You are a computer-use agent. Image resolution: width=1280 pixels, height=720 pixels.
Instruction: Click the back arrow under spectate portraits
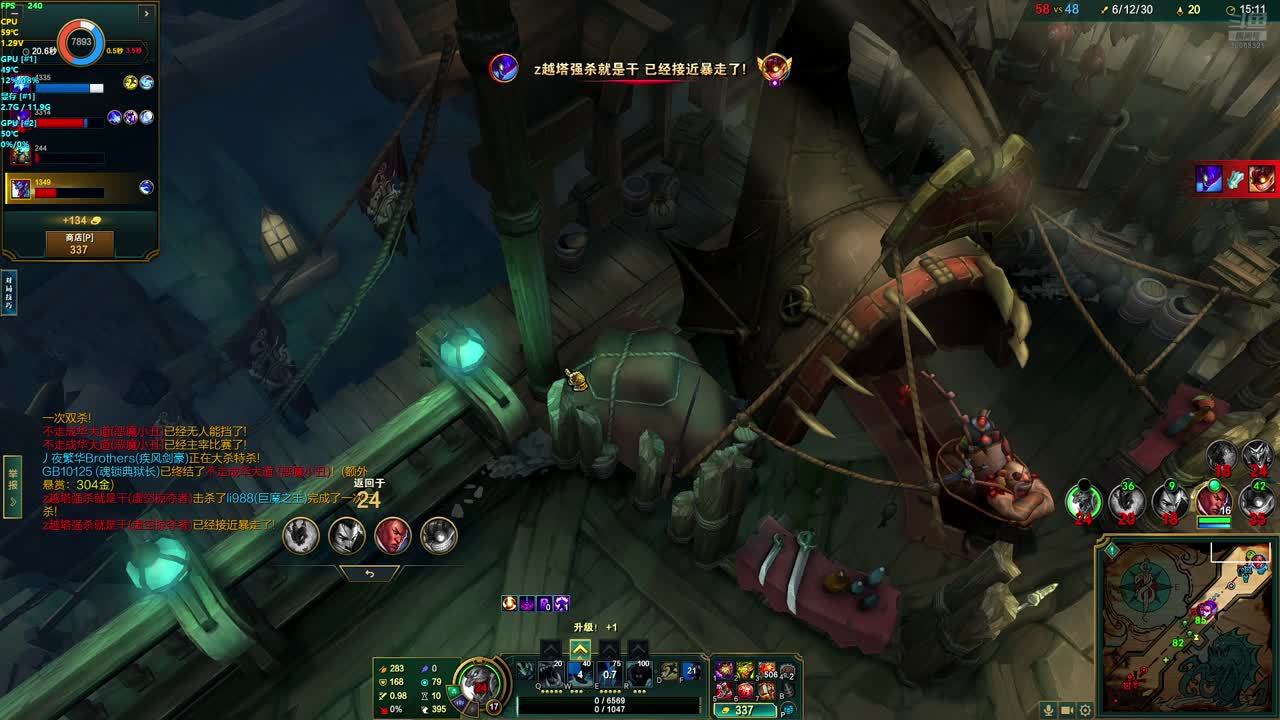coord(369,574)
